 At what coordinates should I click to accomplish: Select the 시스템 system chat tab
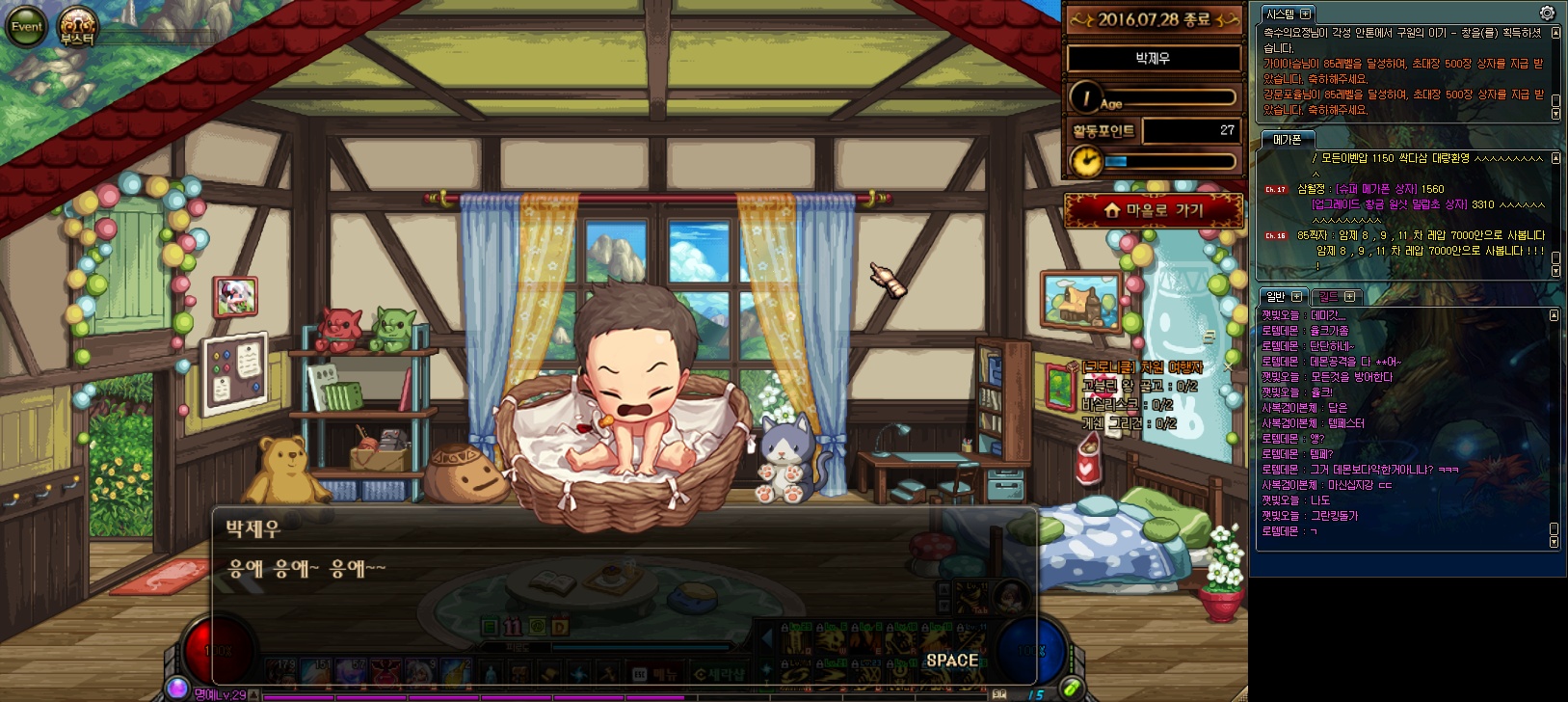(1280, 13)
